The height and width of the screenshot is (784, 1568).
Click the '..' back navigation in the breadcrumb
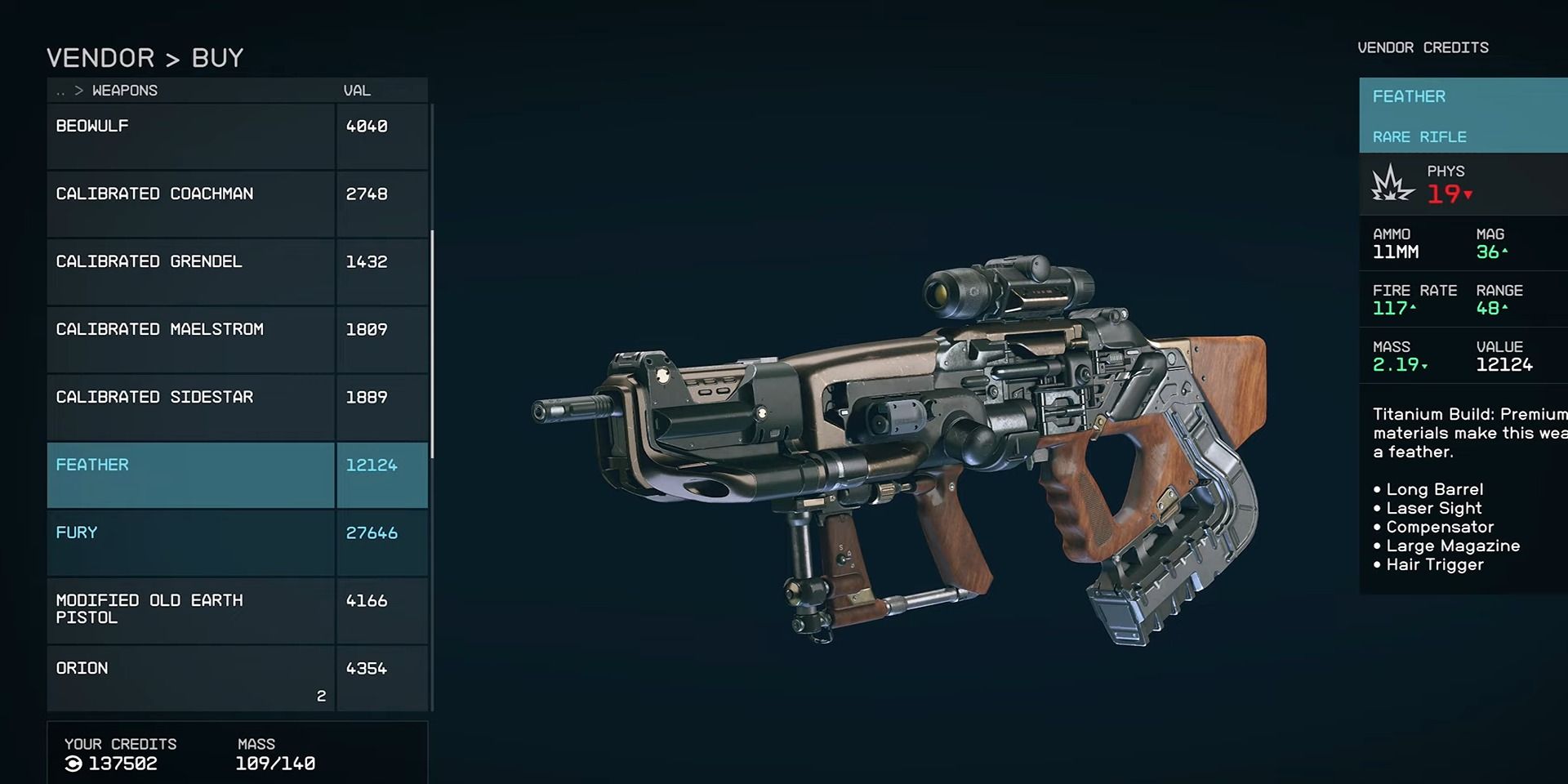[60, 90]
